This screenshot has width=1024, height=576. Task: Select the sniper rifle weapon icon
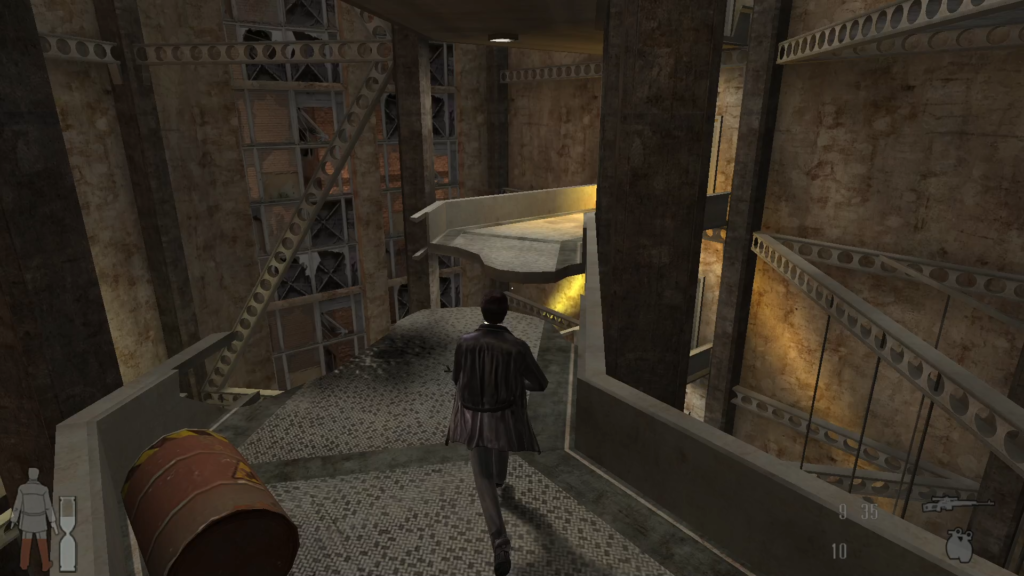pyautogui.click(x=956, y=504)
